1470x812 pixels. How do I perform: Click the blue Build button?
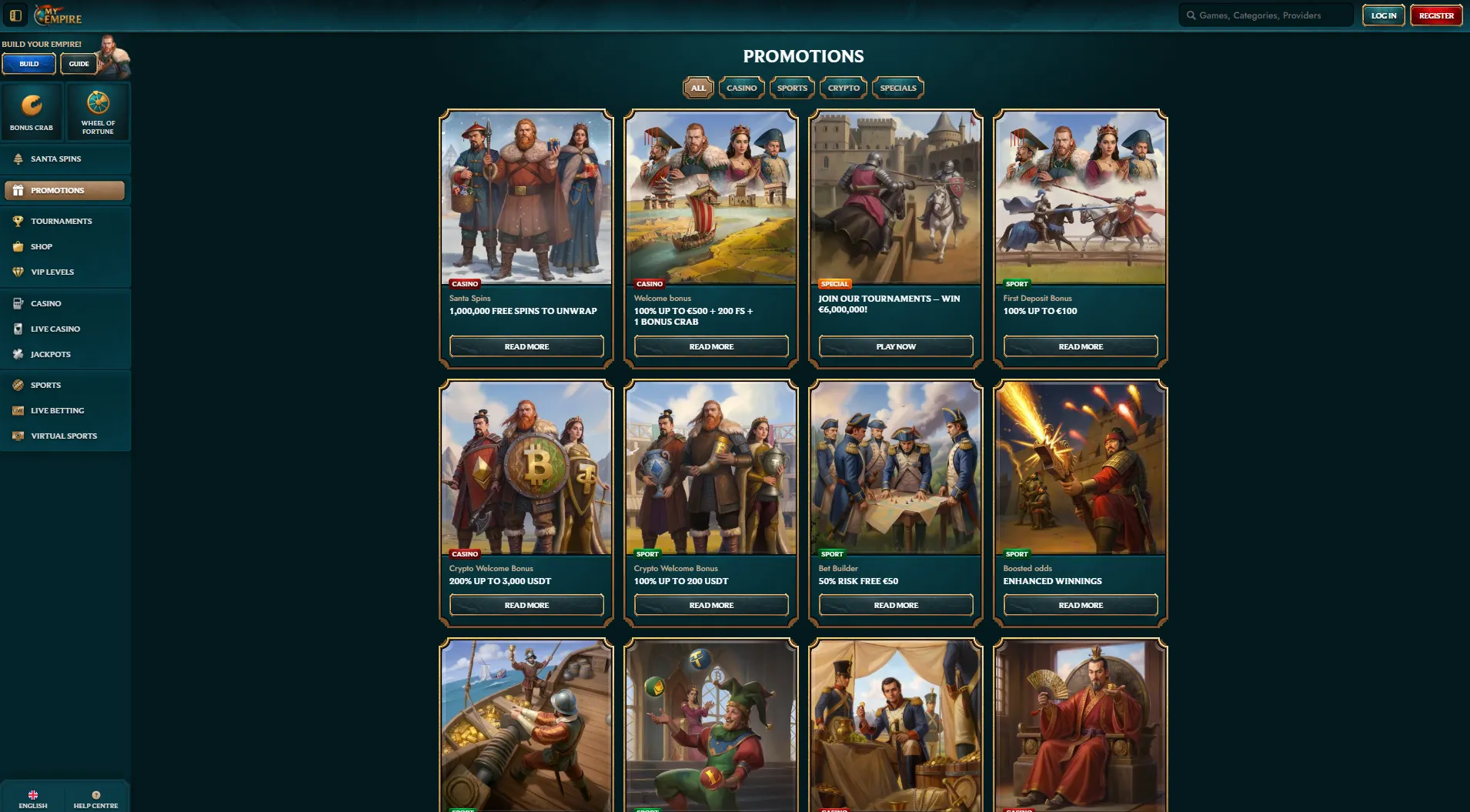pos(29,64)
